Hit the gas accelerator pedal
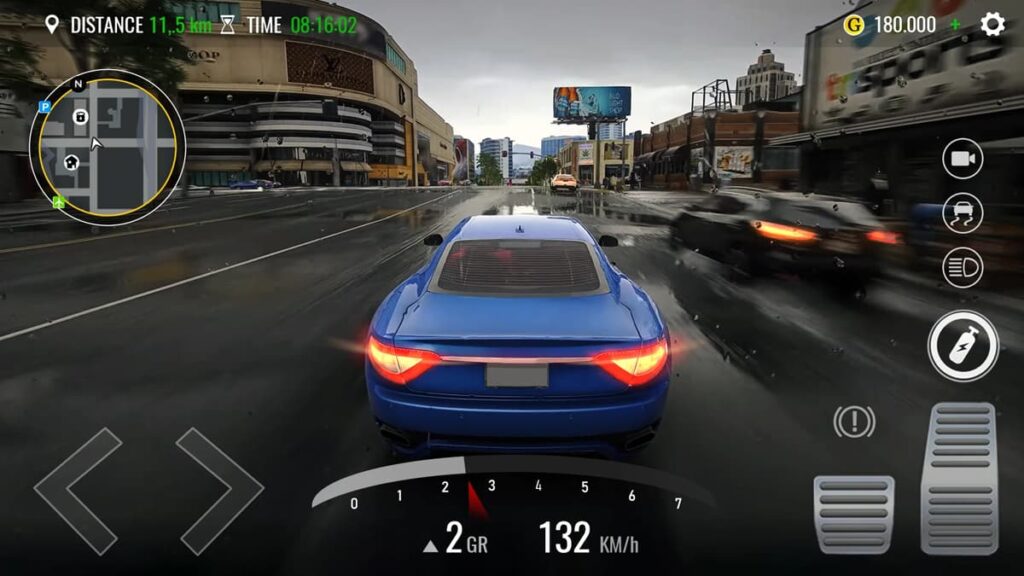This screenshot has height=576, width=1024. [958, 478]
